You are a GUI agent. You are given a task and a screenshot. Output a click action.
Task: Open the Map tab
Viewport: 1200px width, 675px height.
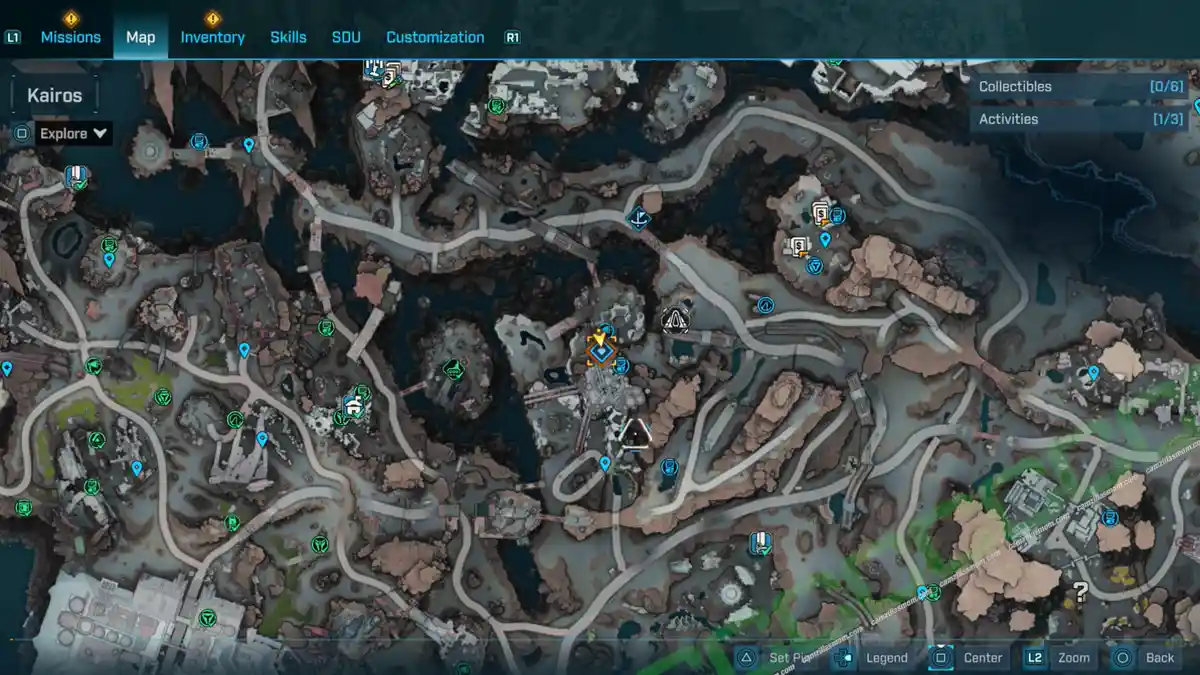point(140,37)
